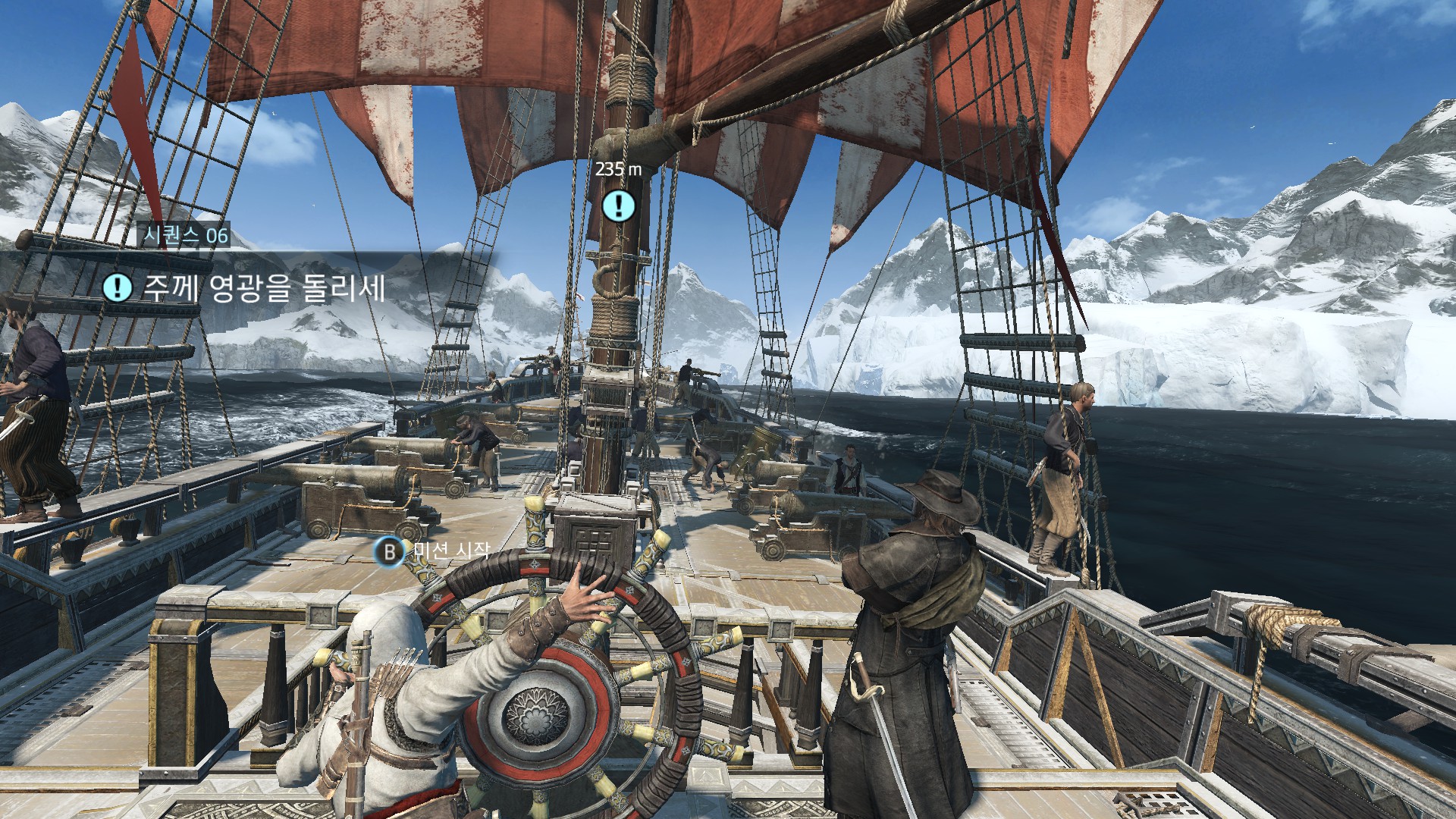Viewport: 1456px width, 819px height.
Task: Click the mission waypoint marker showing 235 m
Action: coord(619,205)
